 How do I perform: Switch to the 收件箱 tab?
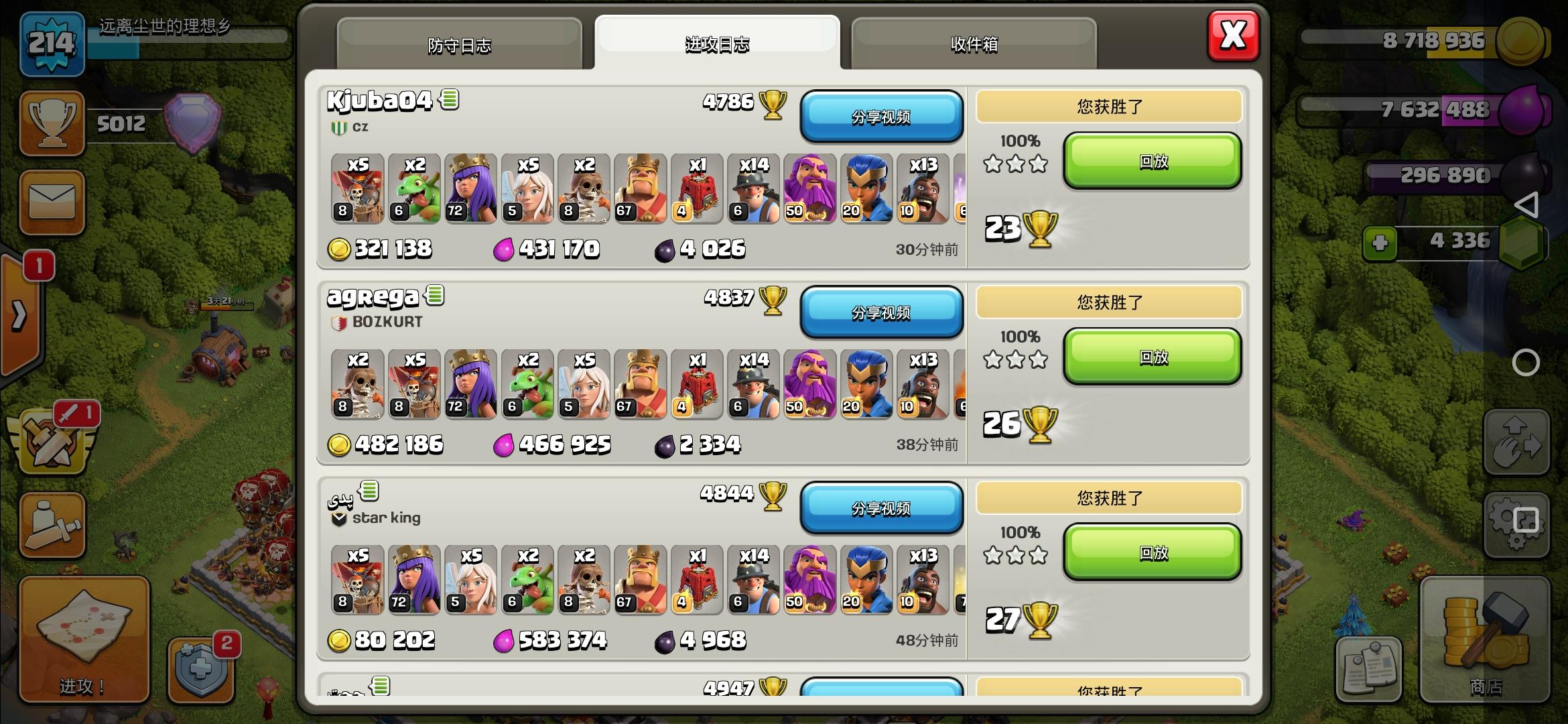pos(975,45)
